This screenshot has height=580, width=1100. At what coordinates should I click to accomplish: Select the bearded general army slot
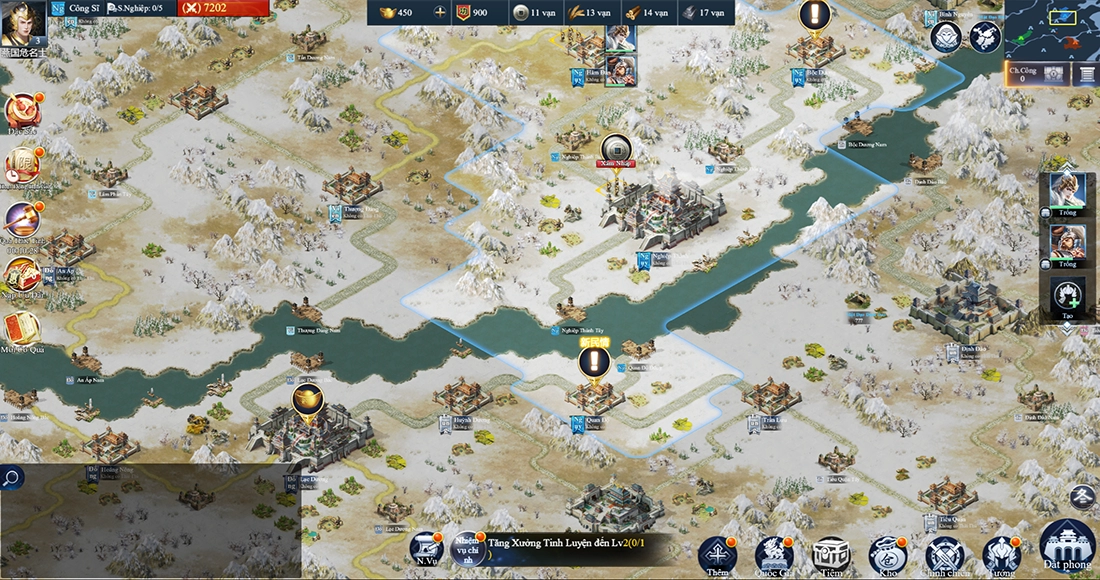1067,243
